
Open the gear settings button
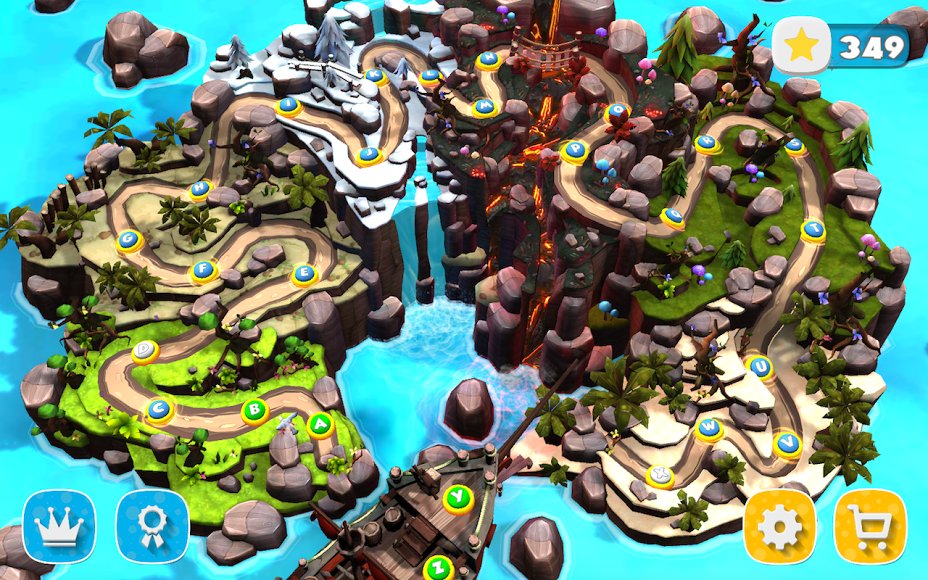[779, 526]
